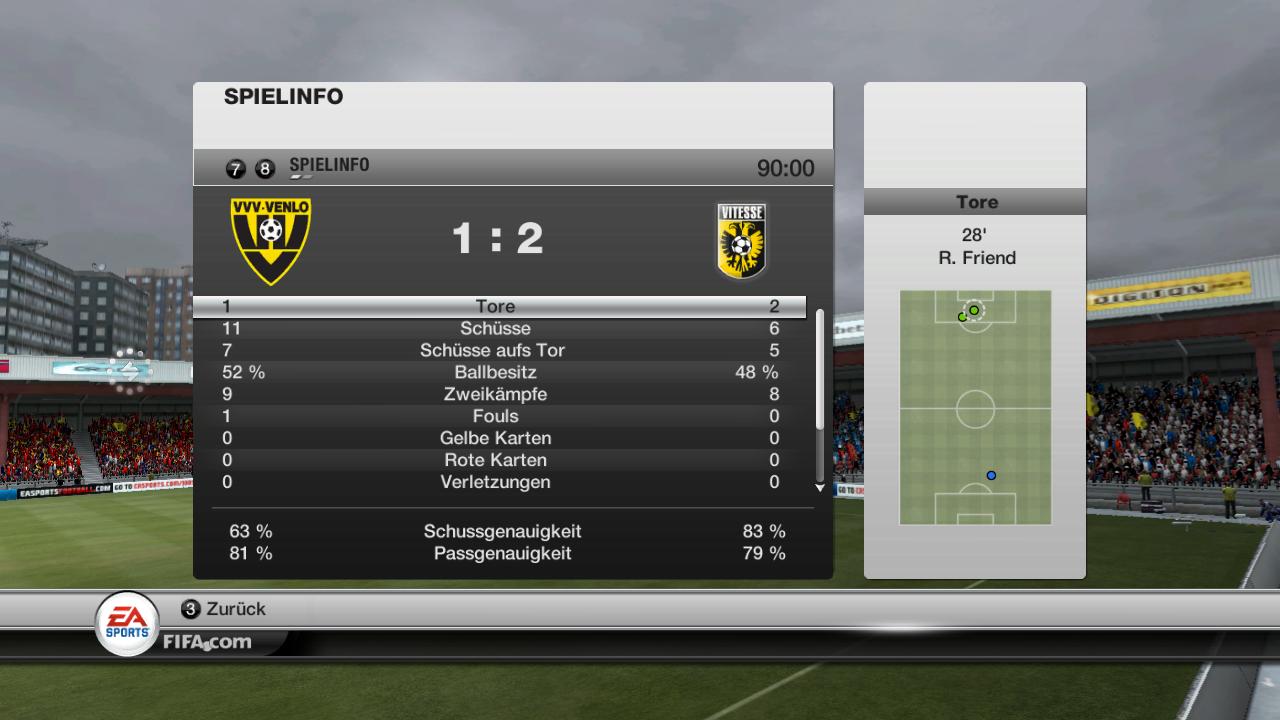Click the Zweikämpfe statistics row
The height and width of the screenshot is (720, 1280).
point(496,395)
